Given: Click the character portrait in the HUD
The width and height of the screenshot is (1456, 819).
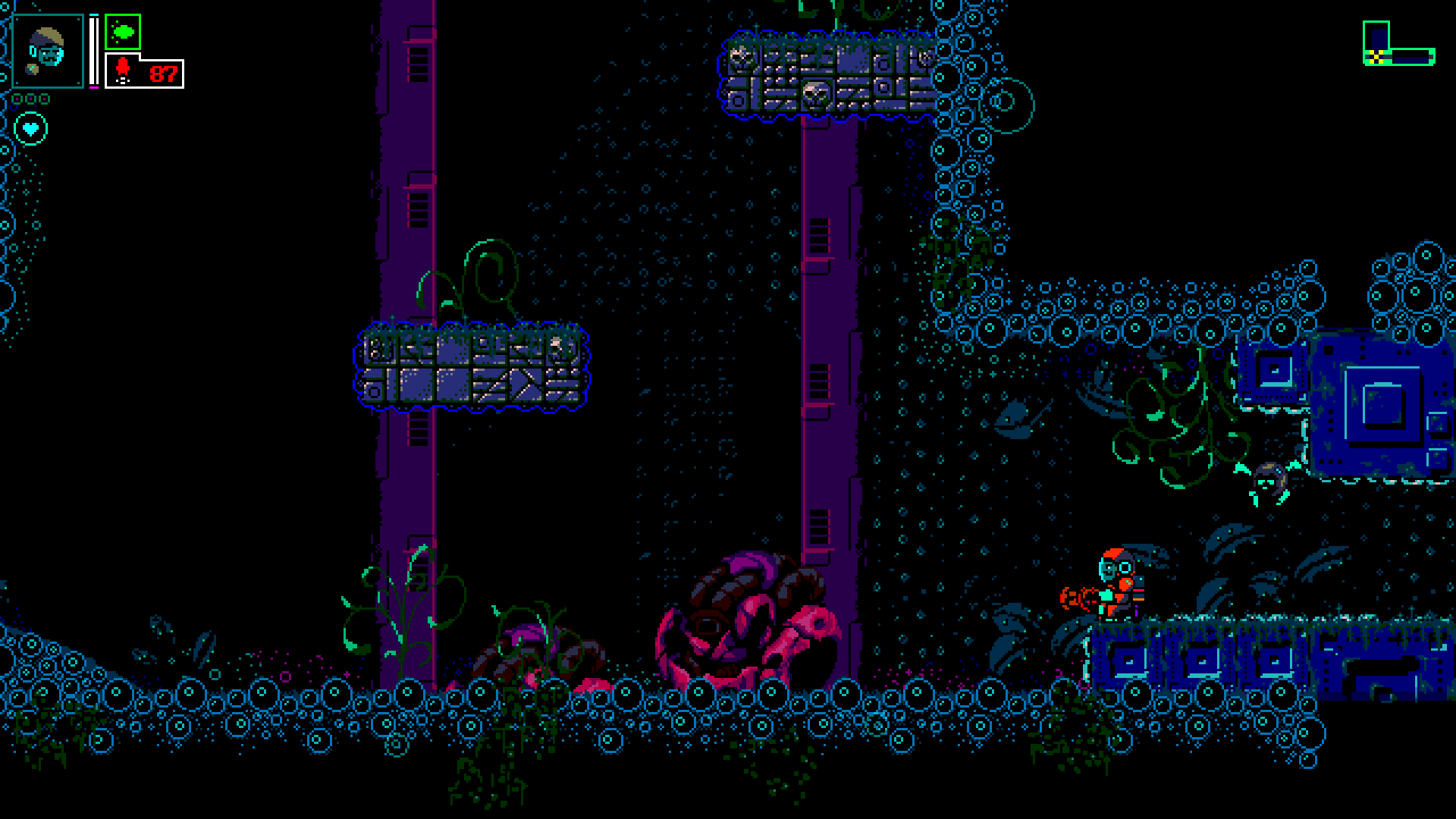Looking at the screenshot, I should [49, 51].
